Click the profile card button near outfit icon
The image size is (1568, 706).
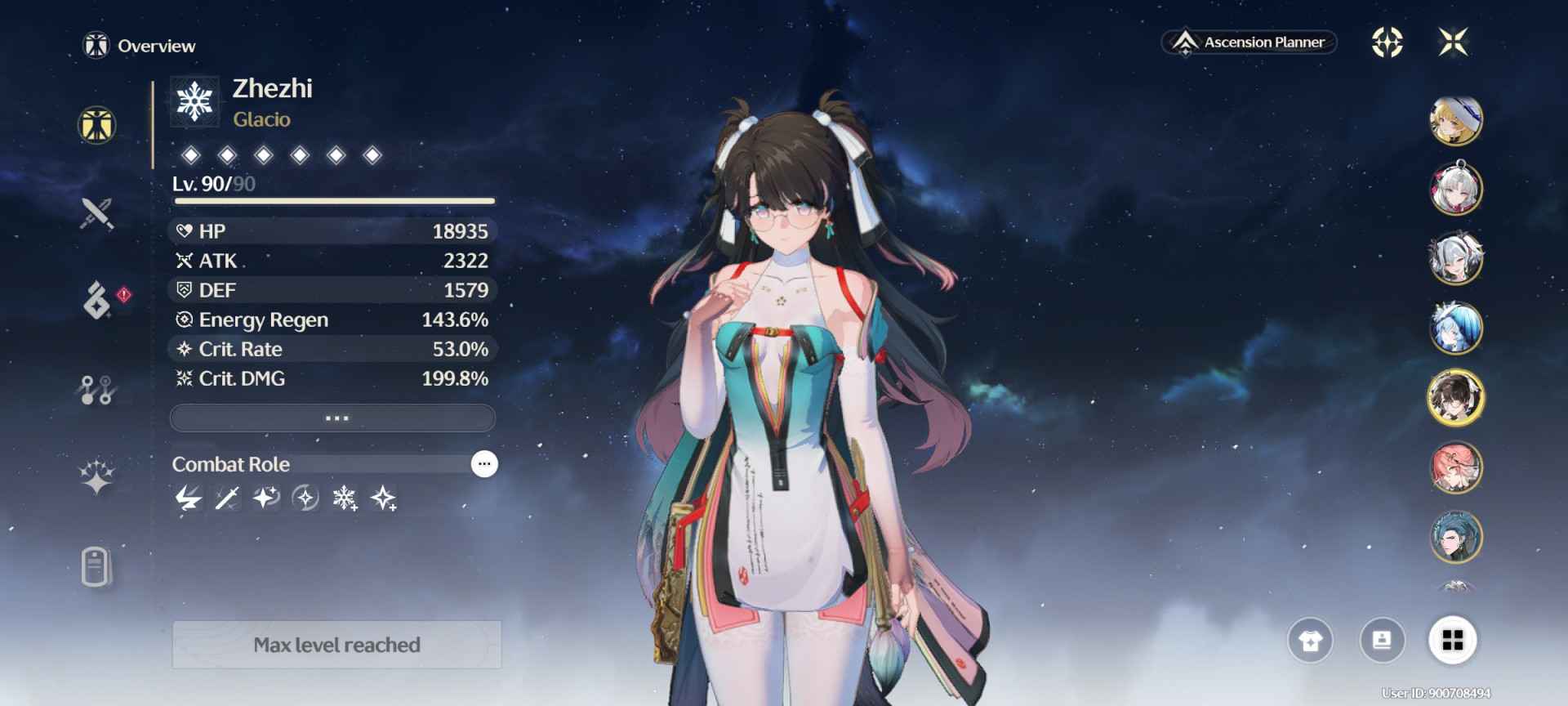click(x=1382, y=641)
